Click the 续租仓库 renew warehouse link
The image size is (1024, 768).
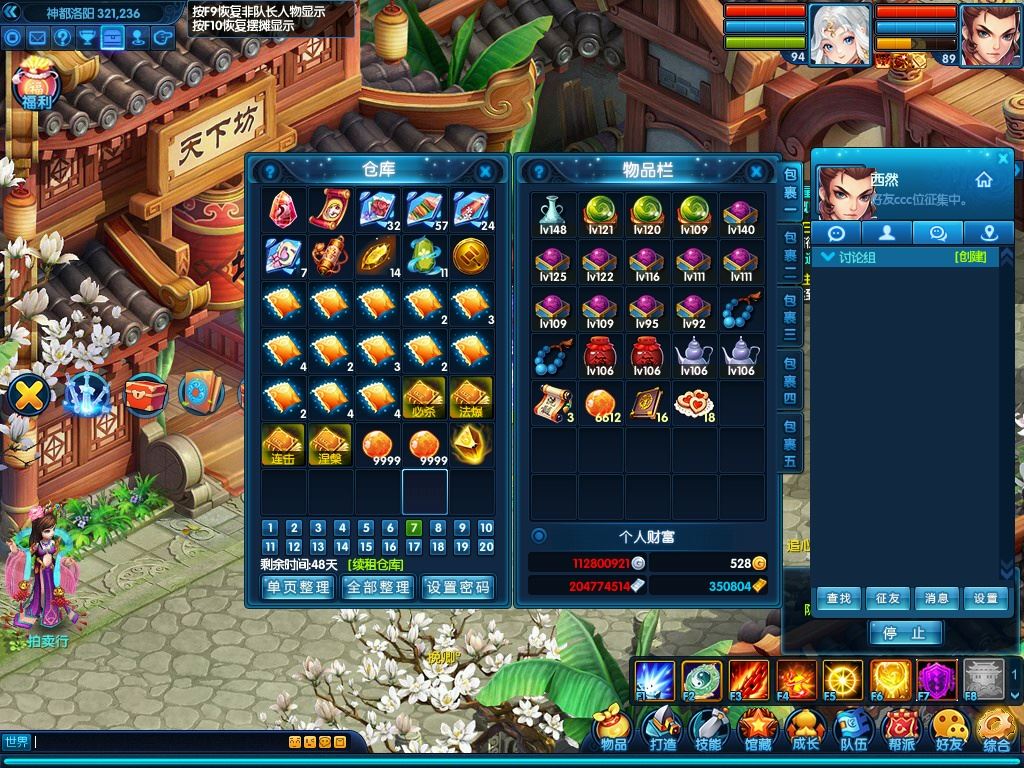(x=376, y=564)
